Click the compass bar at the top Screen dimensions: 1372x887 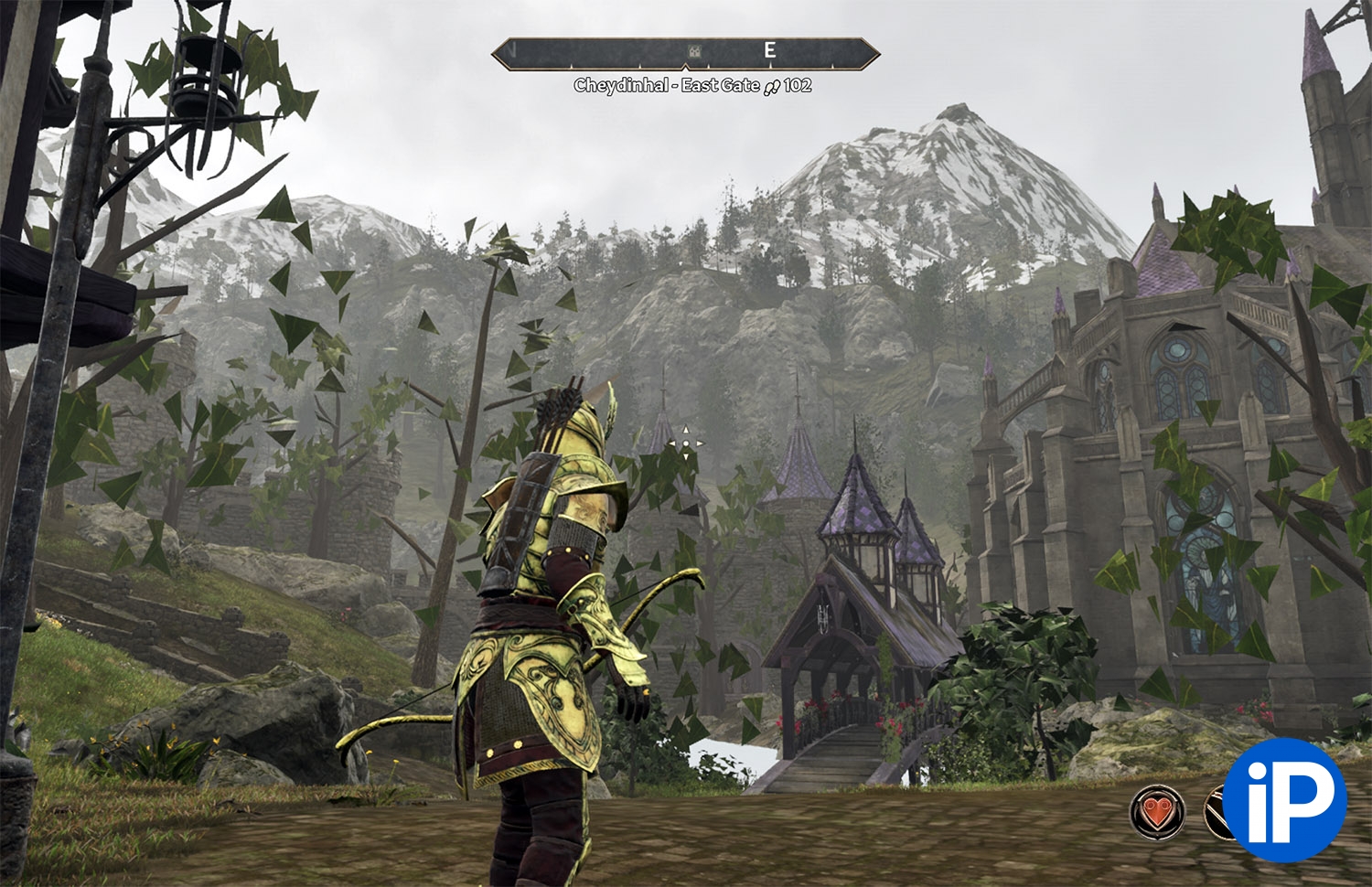tap(685, 53)
